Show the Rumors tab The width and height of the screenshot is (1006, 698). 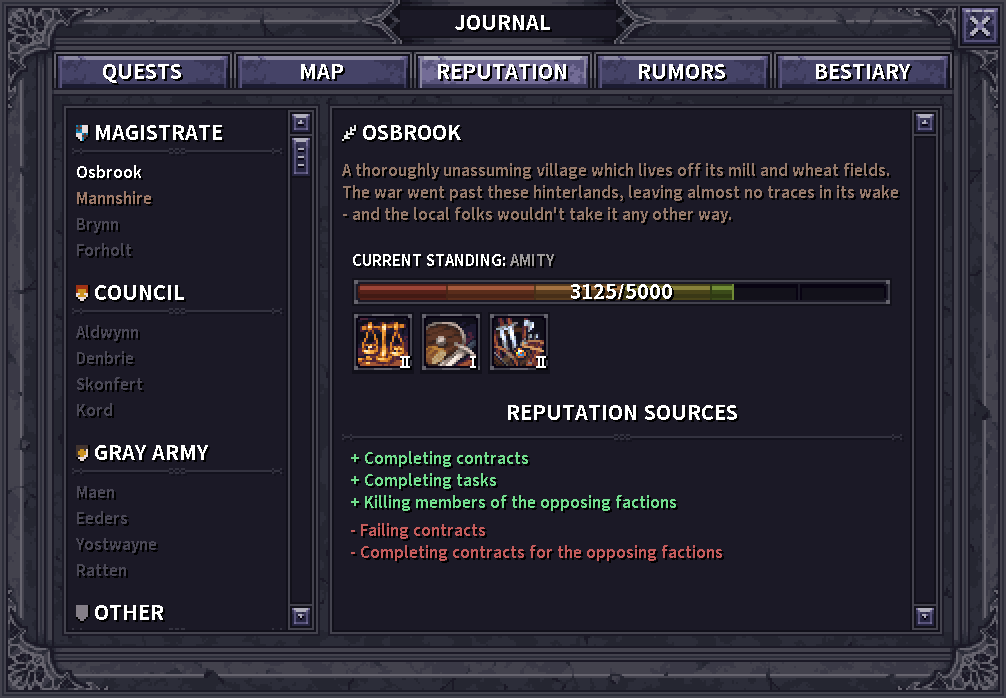tap(682, 72)
